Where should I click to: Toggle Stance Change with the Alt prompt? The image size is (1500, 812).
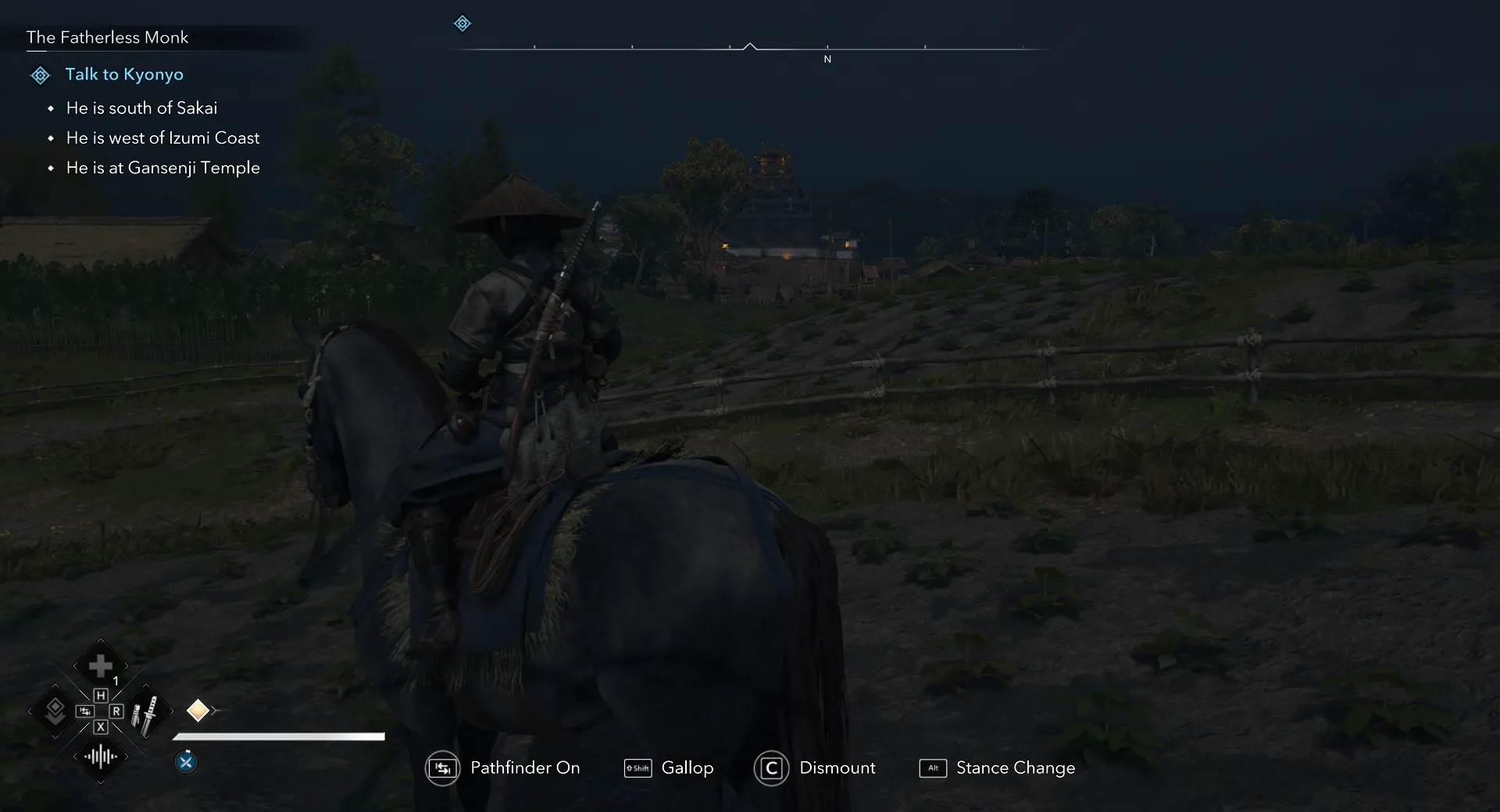pos(934,768)
